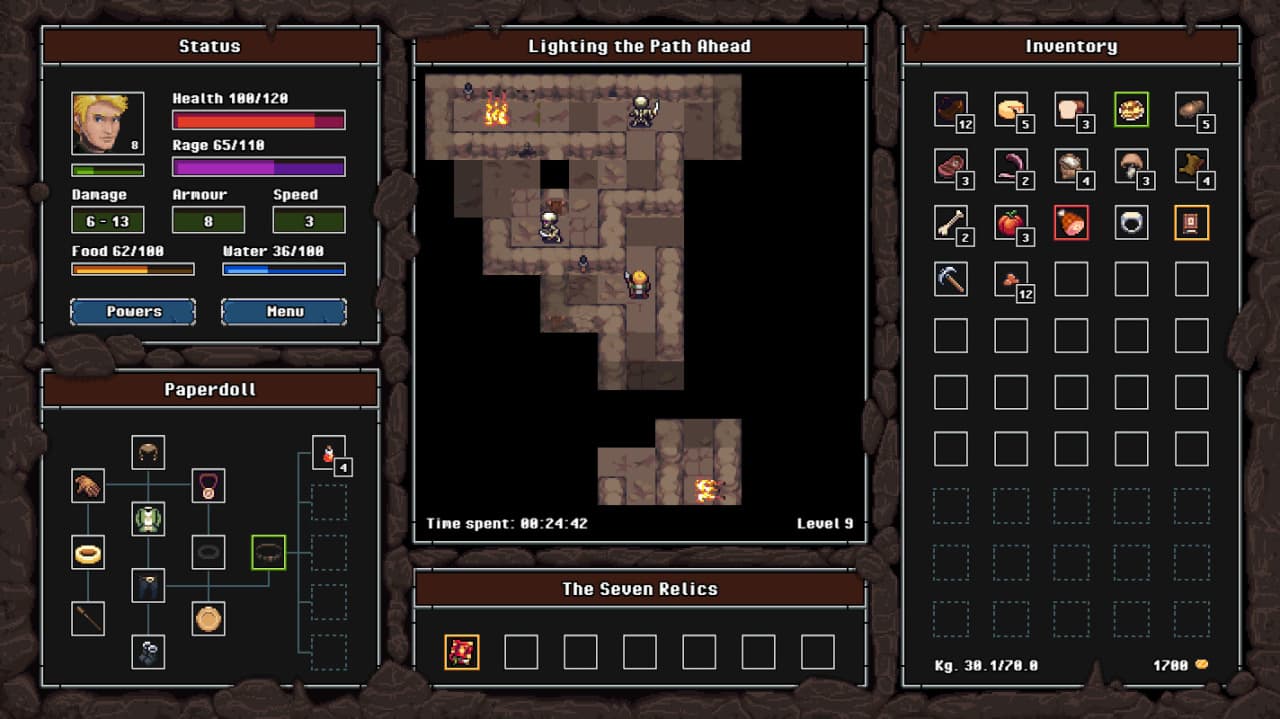
Task: Pick the raw steak inventory slot
Action: [951, 166]
